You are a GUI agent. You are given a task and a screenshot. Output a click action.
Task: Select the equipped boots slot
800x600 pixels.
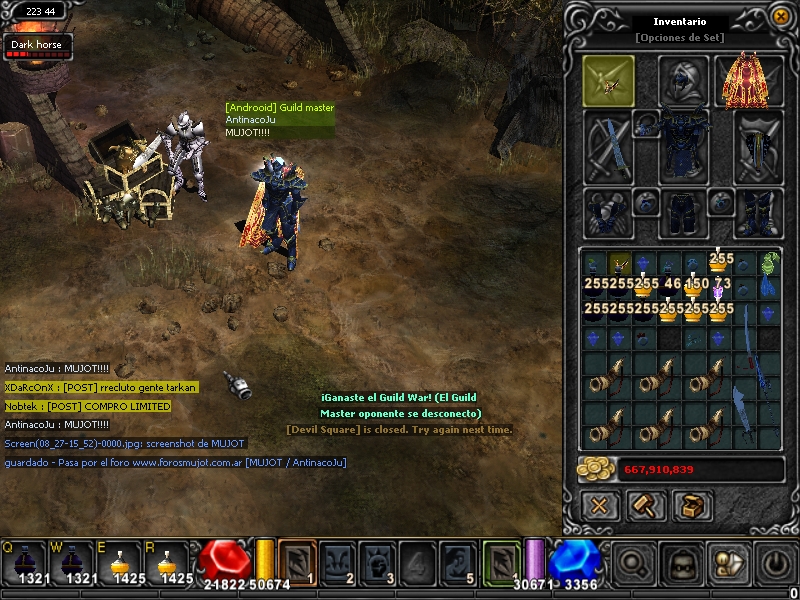pyautogui.click(x=759, y=211)
